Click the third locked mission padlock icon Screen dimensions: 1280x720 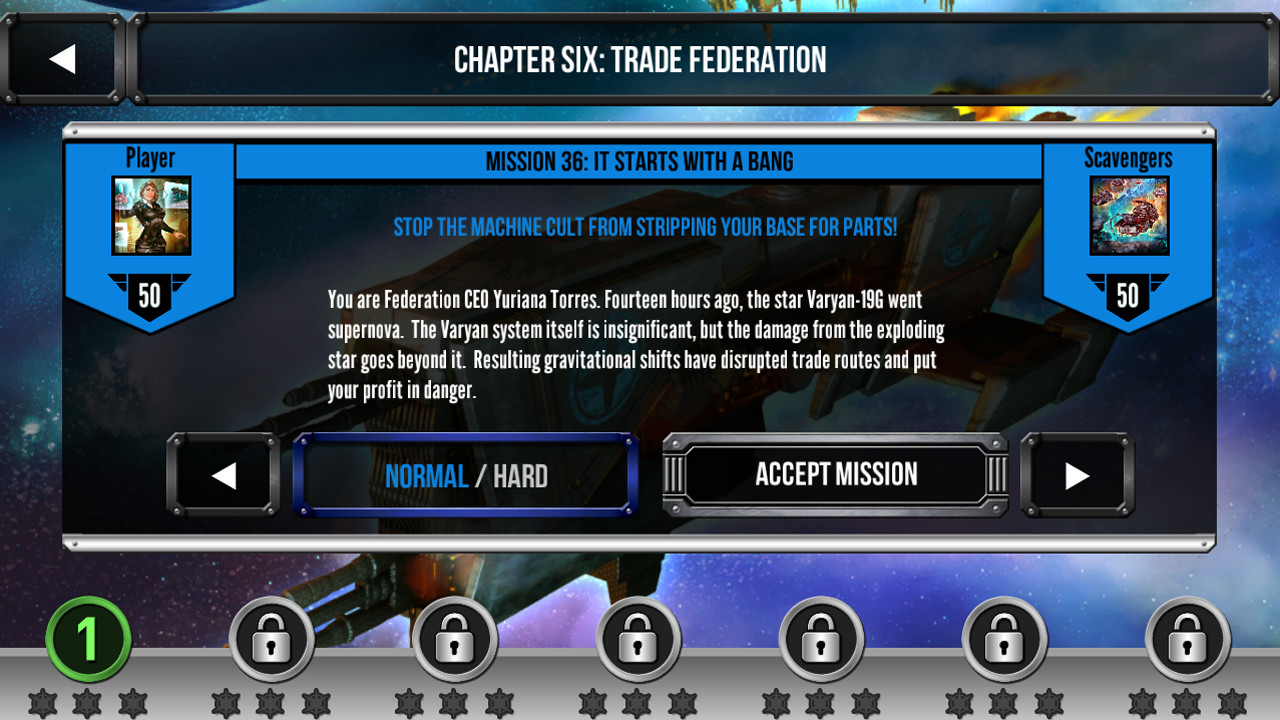(638, 638)
